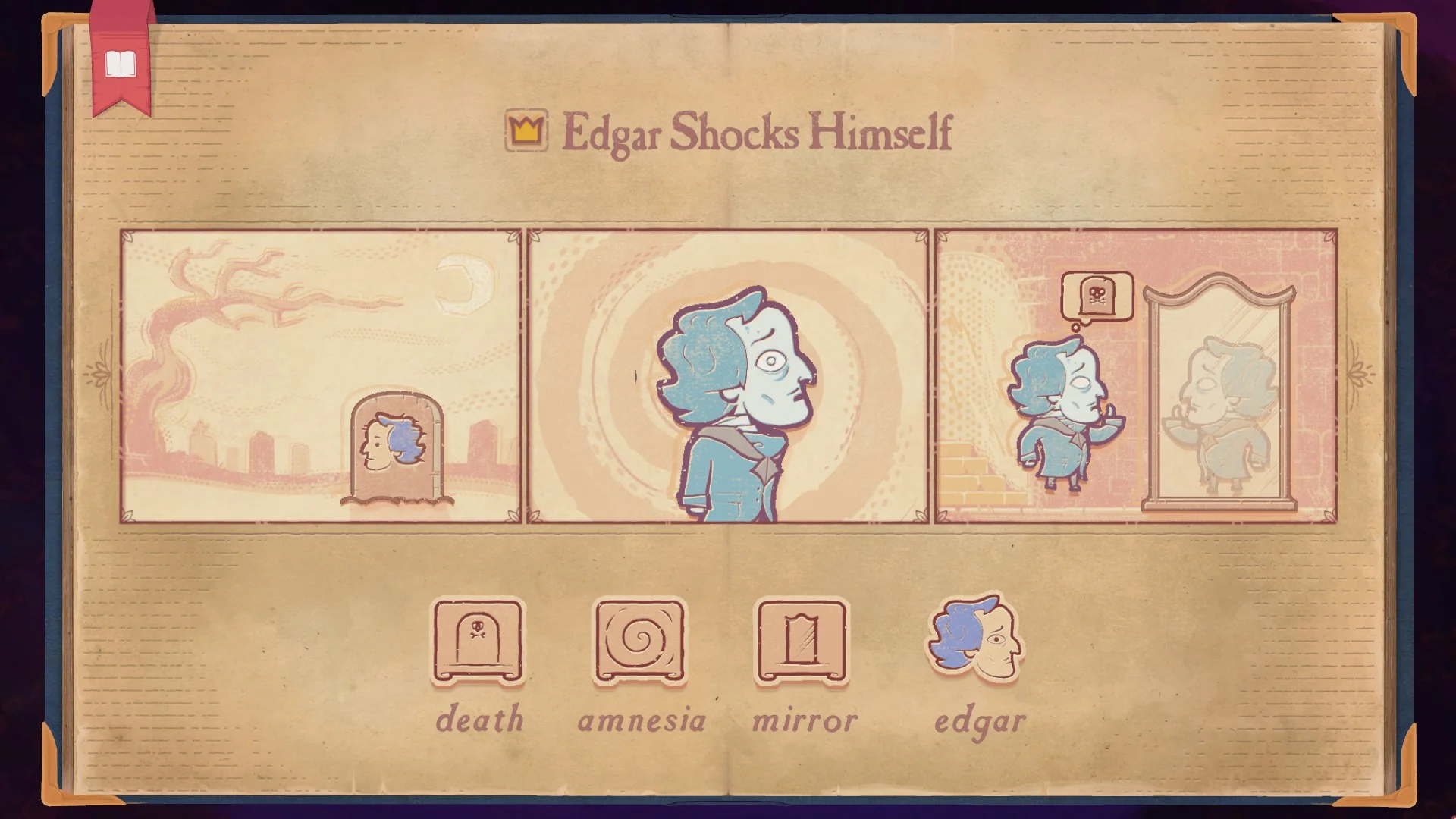The width and height of the screenshot is (1456, 819).
Task: Click the death label beneath its stamp
Action: [x=479, y=719]
